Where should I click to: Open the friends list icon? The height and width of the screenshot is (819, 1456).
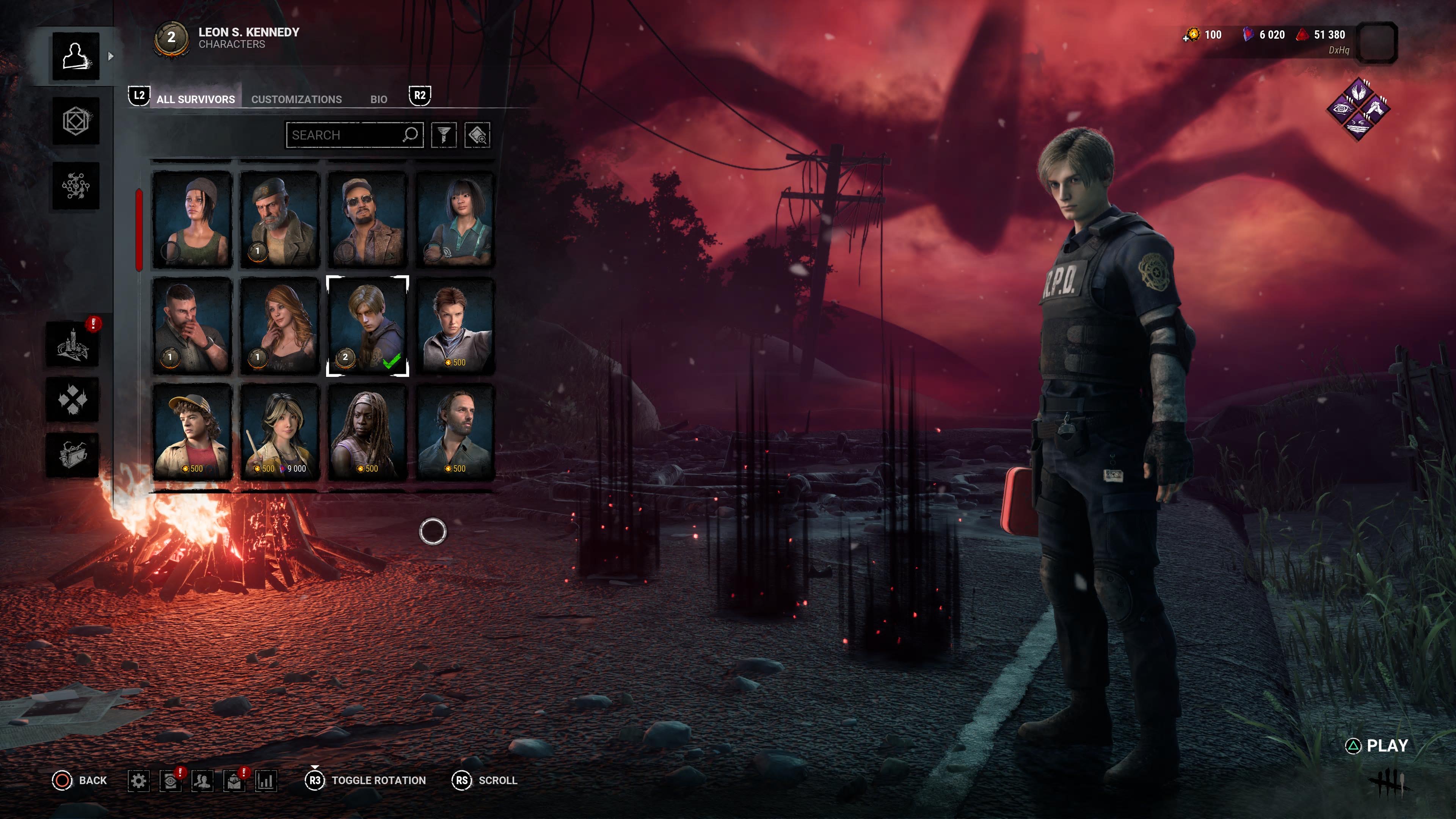point(202,781)
